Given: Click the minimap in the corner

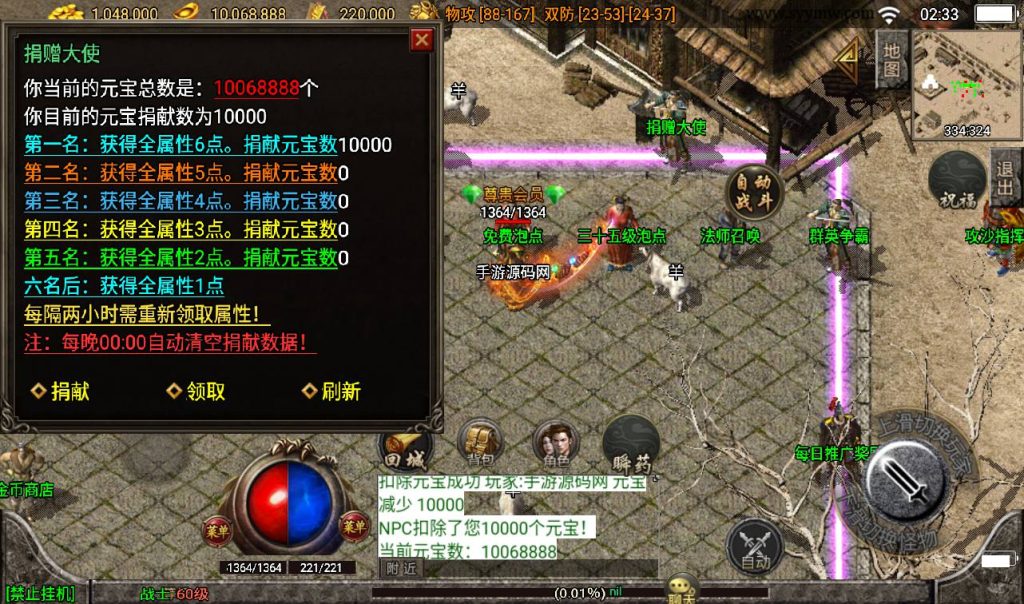Looking at the screenshot, I should (965, 82).
